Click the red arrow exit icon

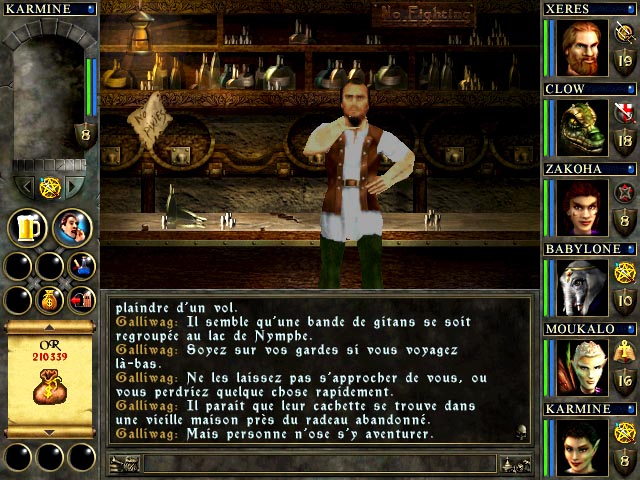coord(79,299)
